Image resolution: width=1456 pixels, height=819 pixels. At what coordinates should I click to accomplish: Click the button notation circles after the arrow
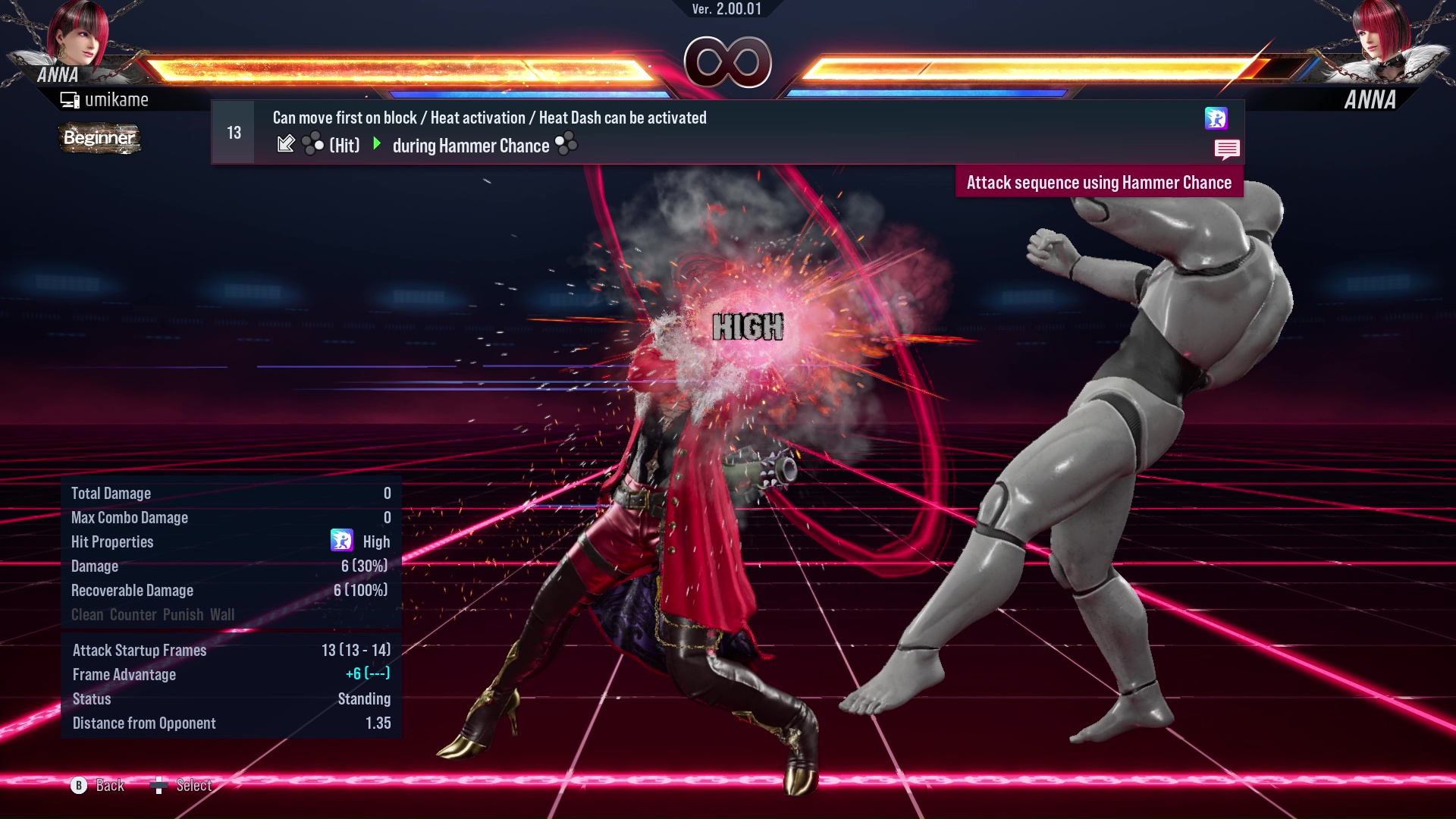[314, 143]
